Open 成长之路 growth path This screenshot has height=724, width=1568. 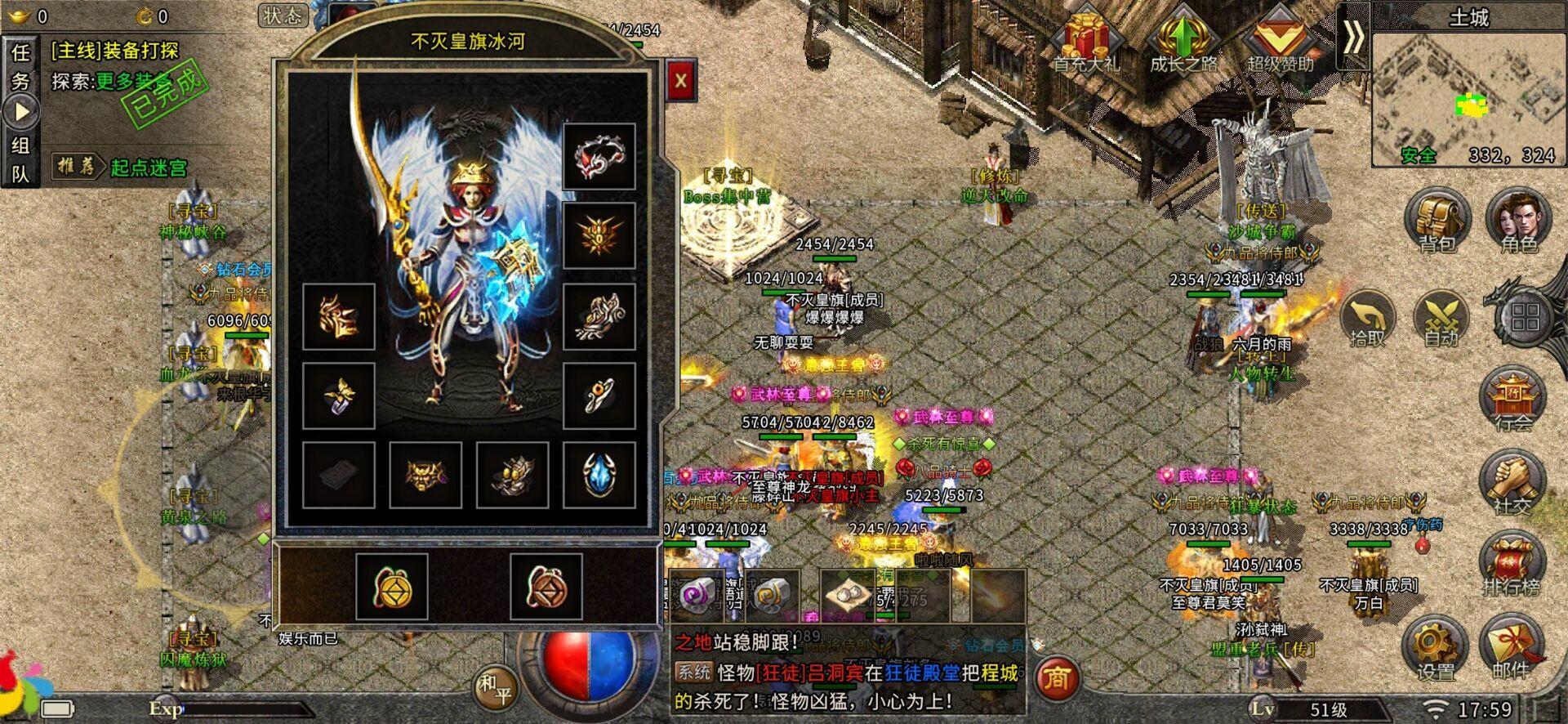(x=1183, y=41)
